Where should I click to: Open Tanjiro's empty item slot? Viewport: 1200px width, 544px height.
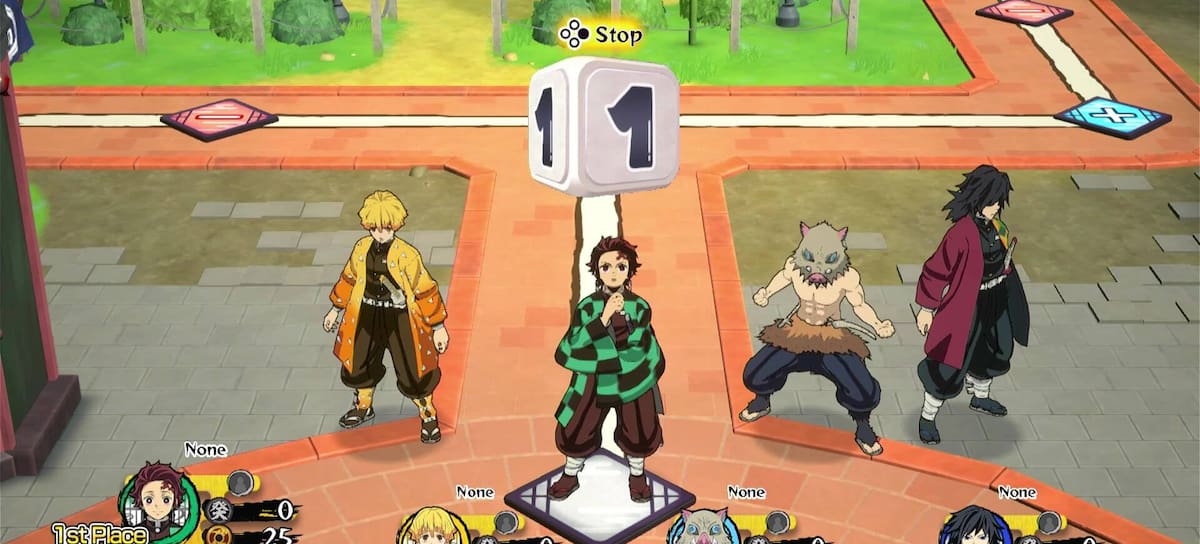point(239,484)
